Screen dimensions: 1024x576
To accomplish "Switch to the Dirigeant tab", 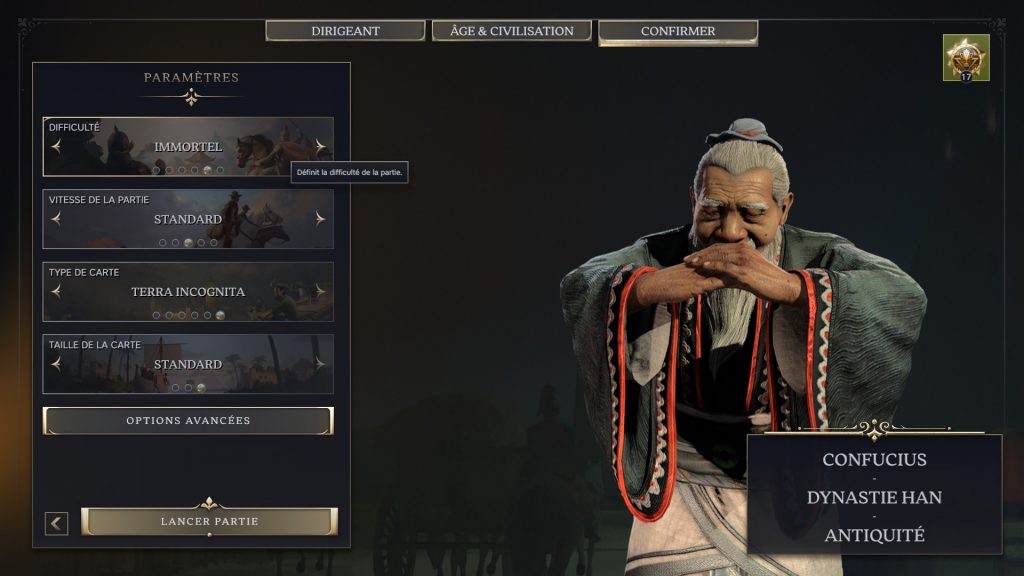I will (345, 31).
